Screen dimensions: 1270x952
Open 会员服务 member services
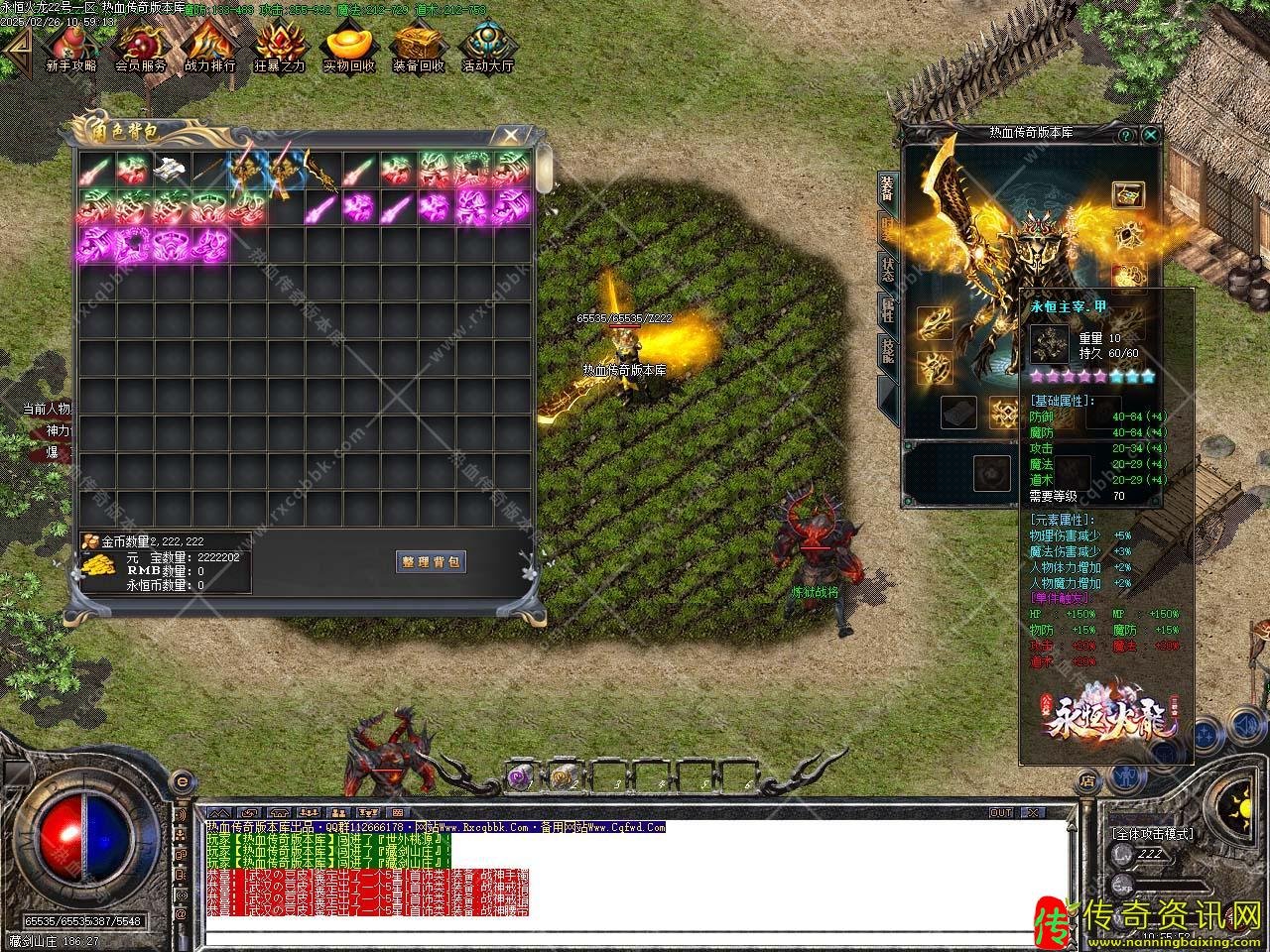coord(140,47)
